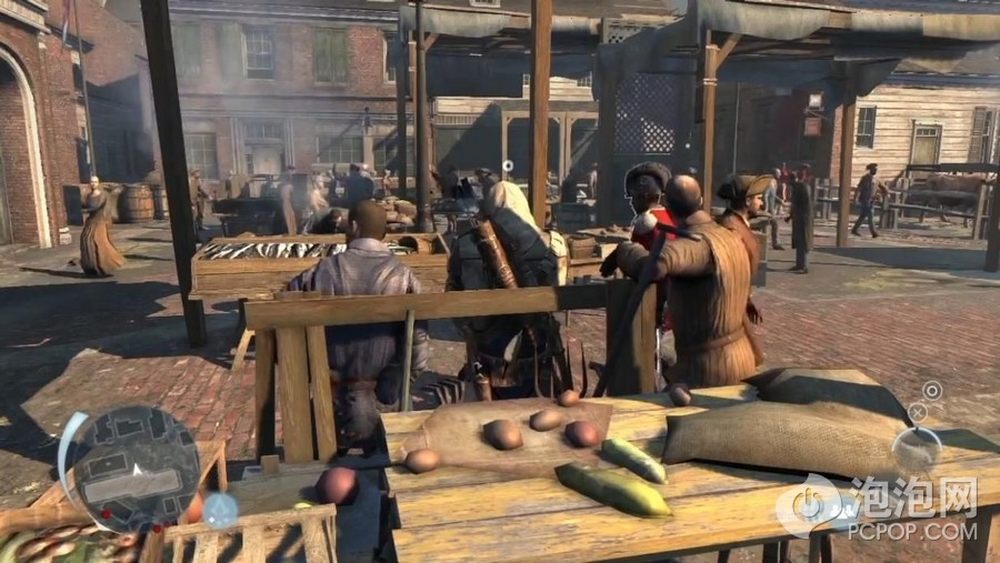Viewport: 1000px width, 563px height.
Task: Select the Assassin insignia icon beside minimap
Action: [219, 509]
